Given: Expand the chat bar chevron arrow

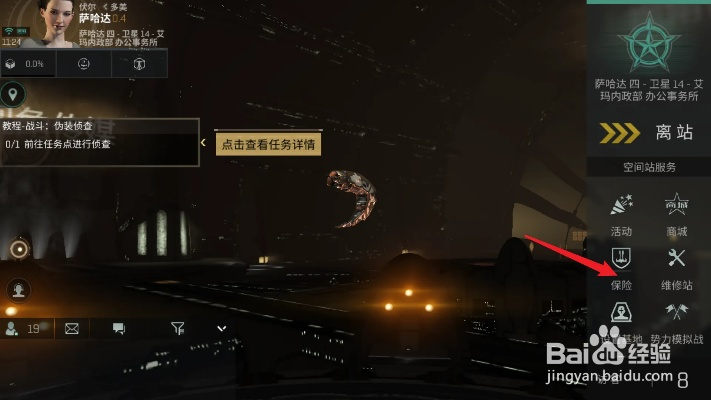Looking at the screenshot, I should (x=222, y=327).
